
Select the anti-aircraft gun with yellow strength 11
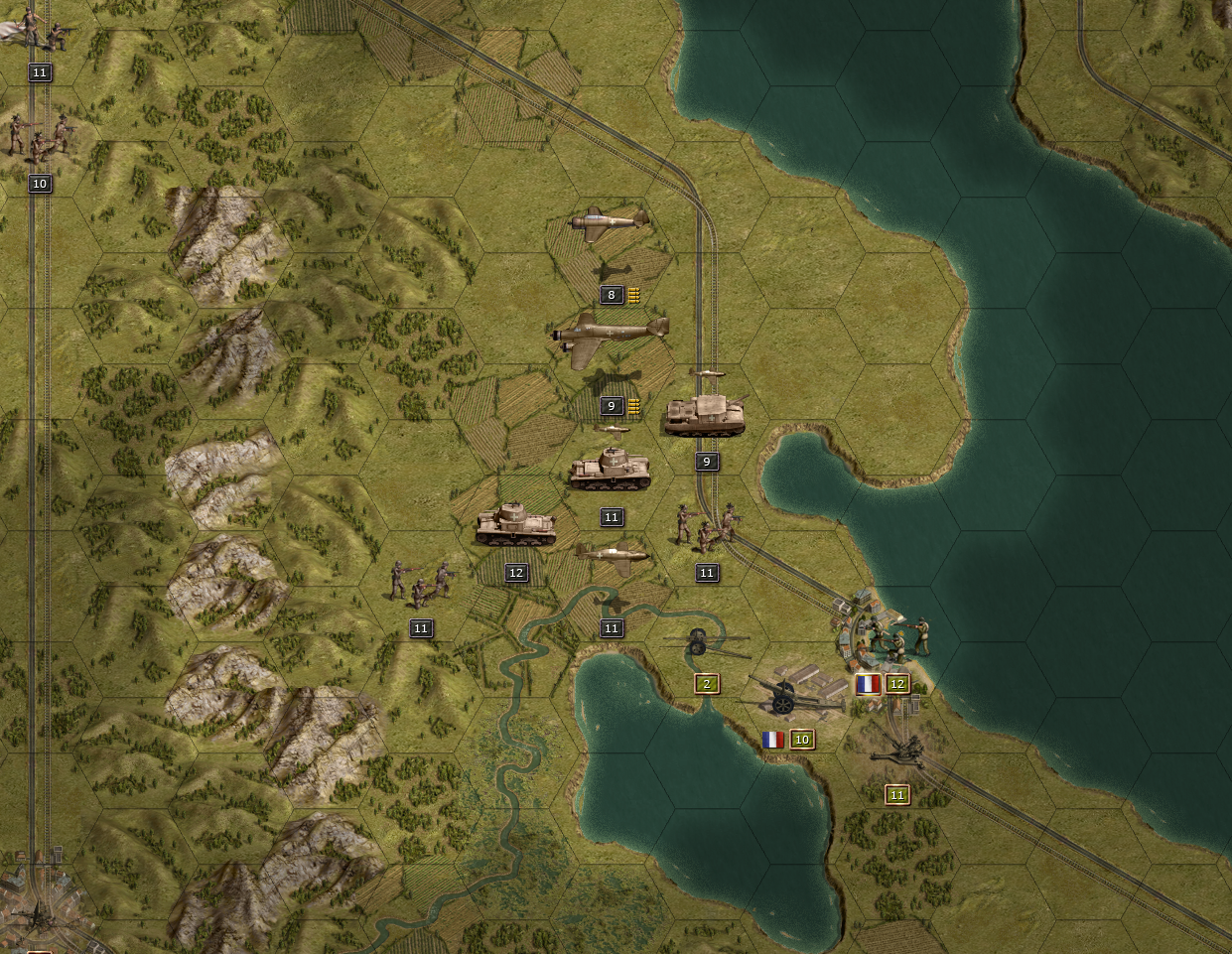[x=900, y=751]
